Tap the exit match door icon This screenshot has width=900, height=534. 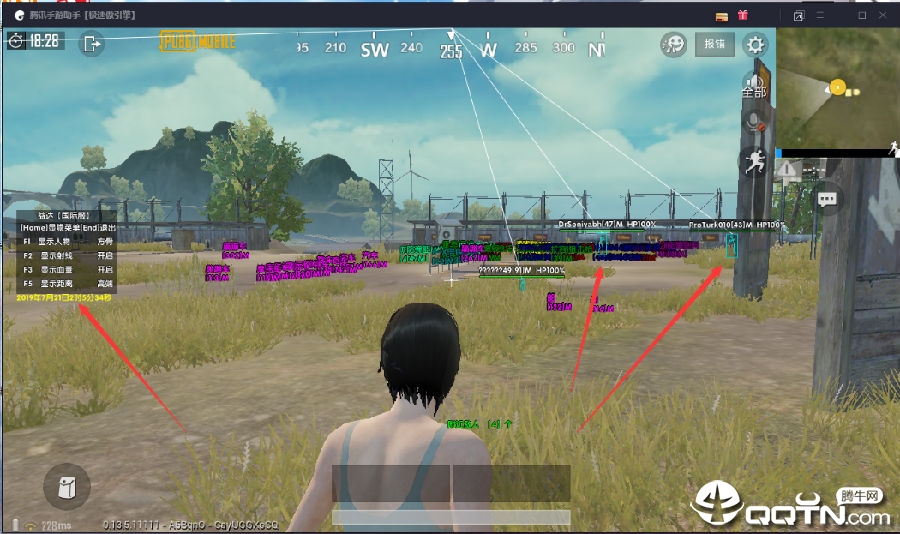(x=93, y=43)
